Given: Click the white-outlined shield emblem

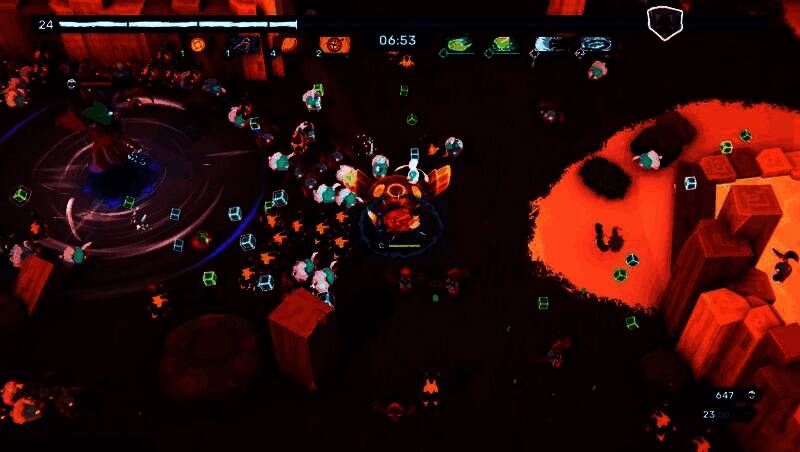Looking at the screenshot, I should click(662, 22).
